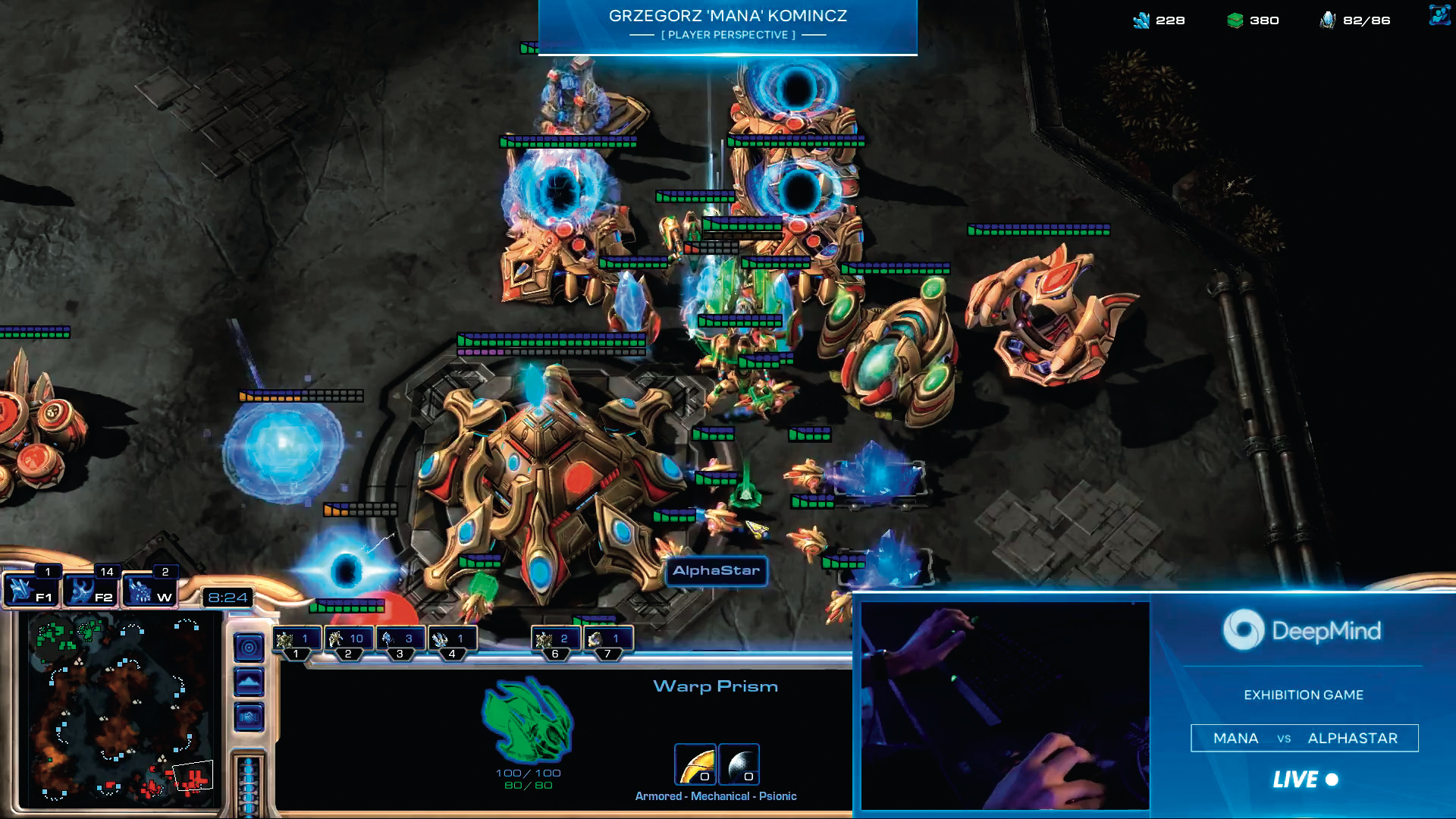This screenshot has height=819, width=1456.
Task: Pick control group 6
Action: pos(555,641)
